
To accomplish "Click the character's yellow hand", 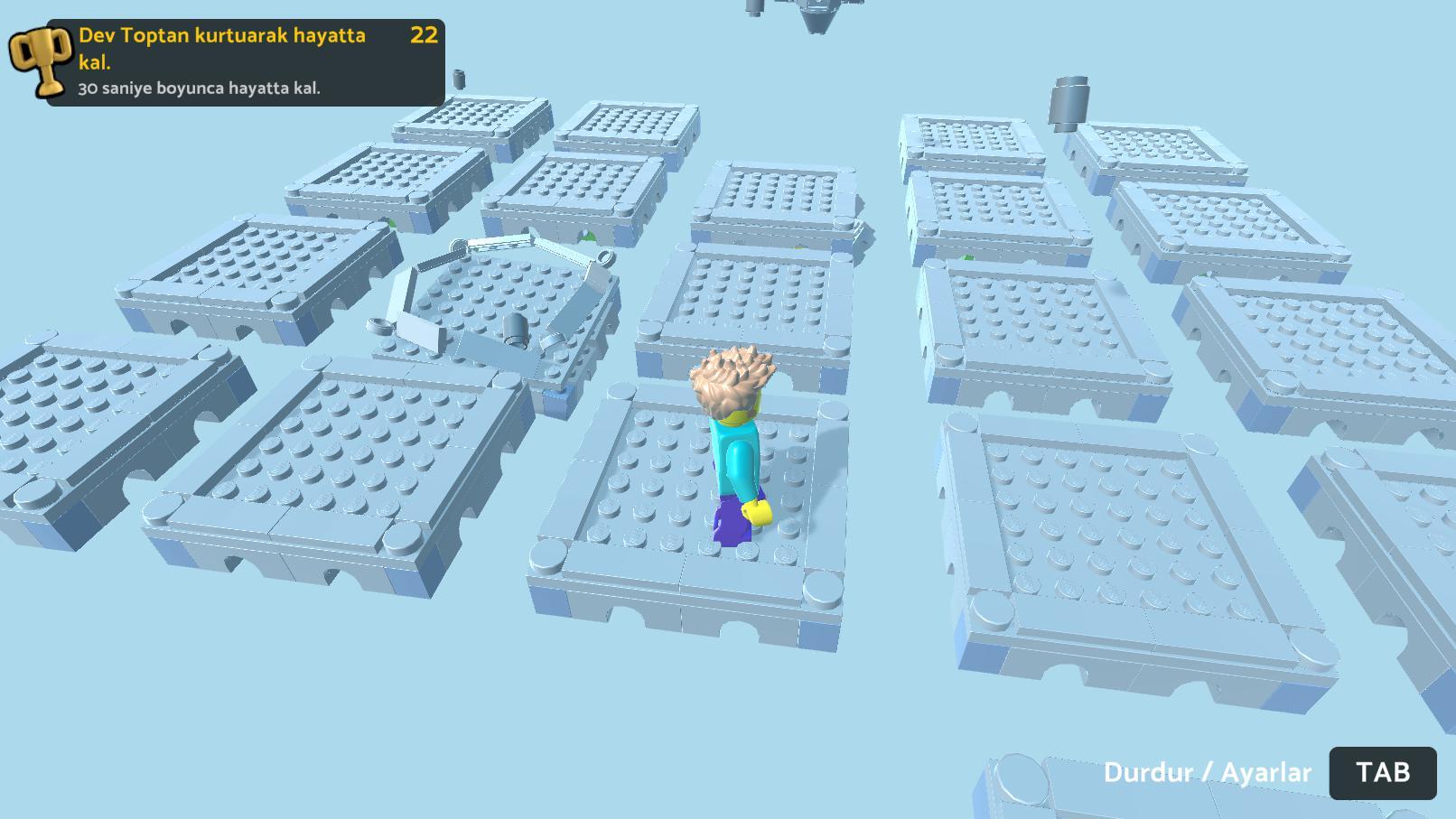I will click(x=755, y=514).
